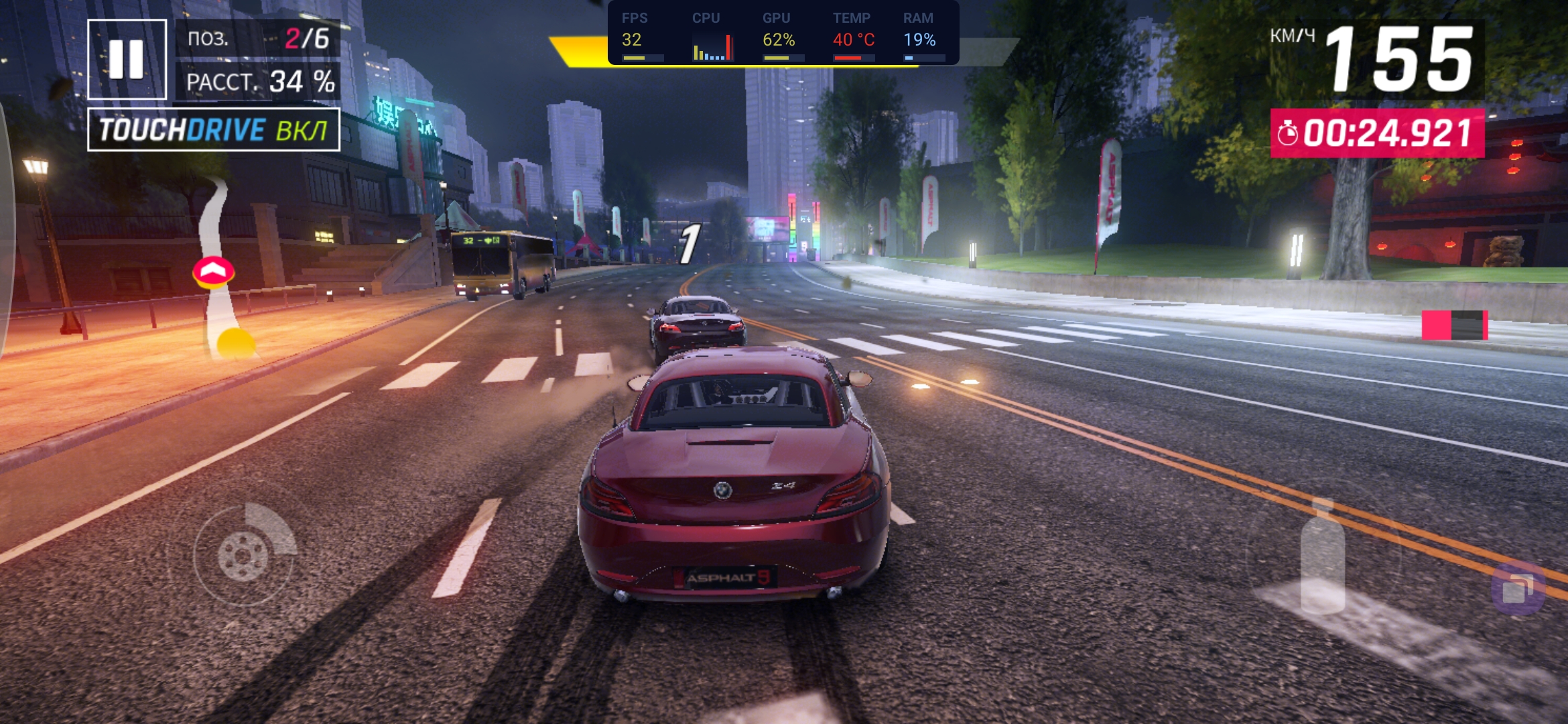This screenshot has width=1568, height=724.
Task: Activate the nitro bottle boost
Action: click(1322, 558)
